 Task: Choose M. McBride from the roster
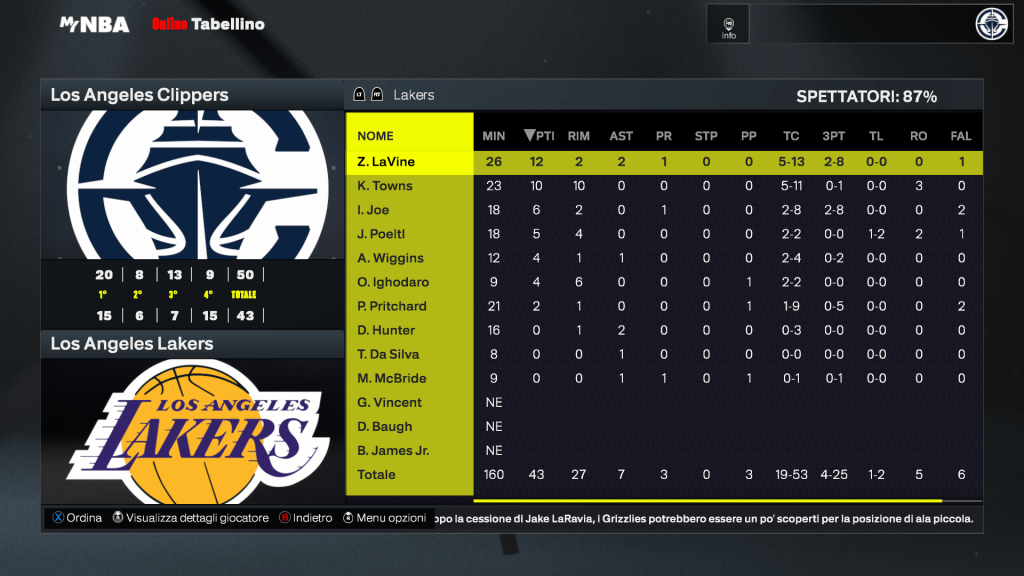392,378
